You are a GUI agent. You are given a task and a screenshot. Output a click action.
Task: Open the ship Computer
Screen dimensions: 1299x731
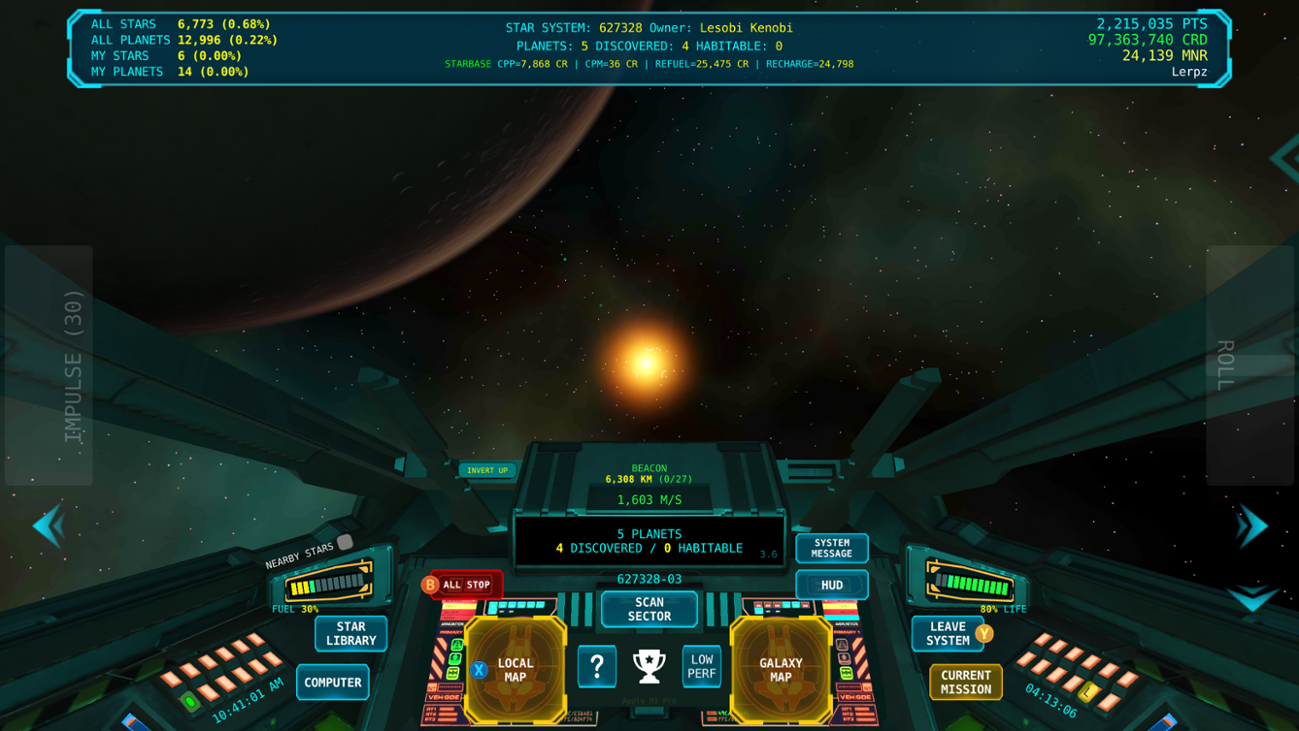[x=332, y=682]
